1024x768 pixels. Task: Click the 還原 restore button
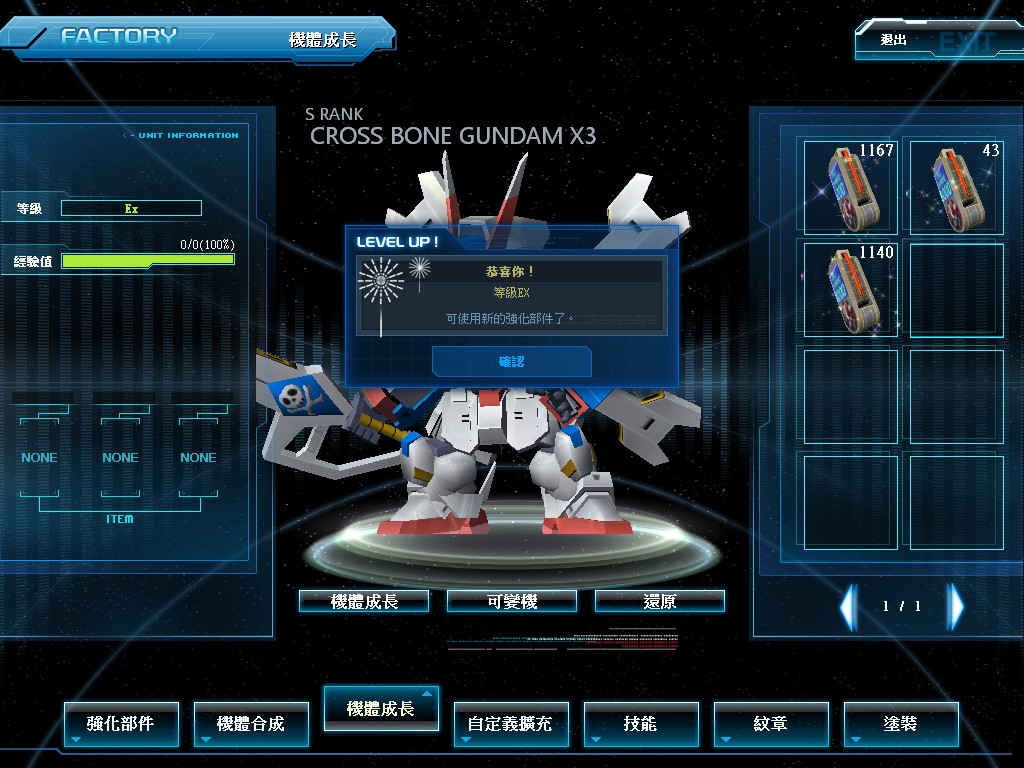click(x=659, y=601)
